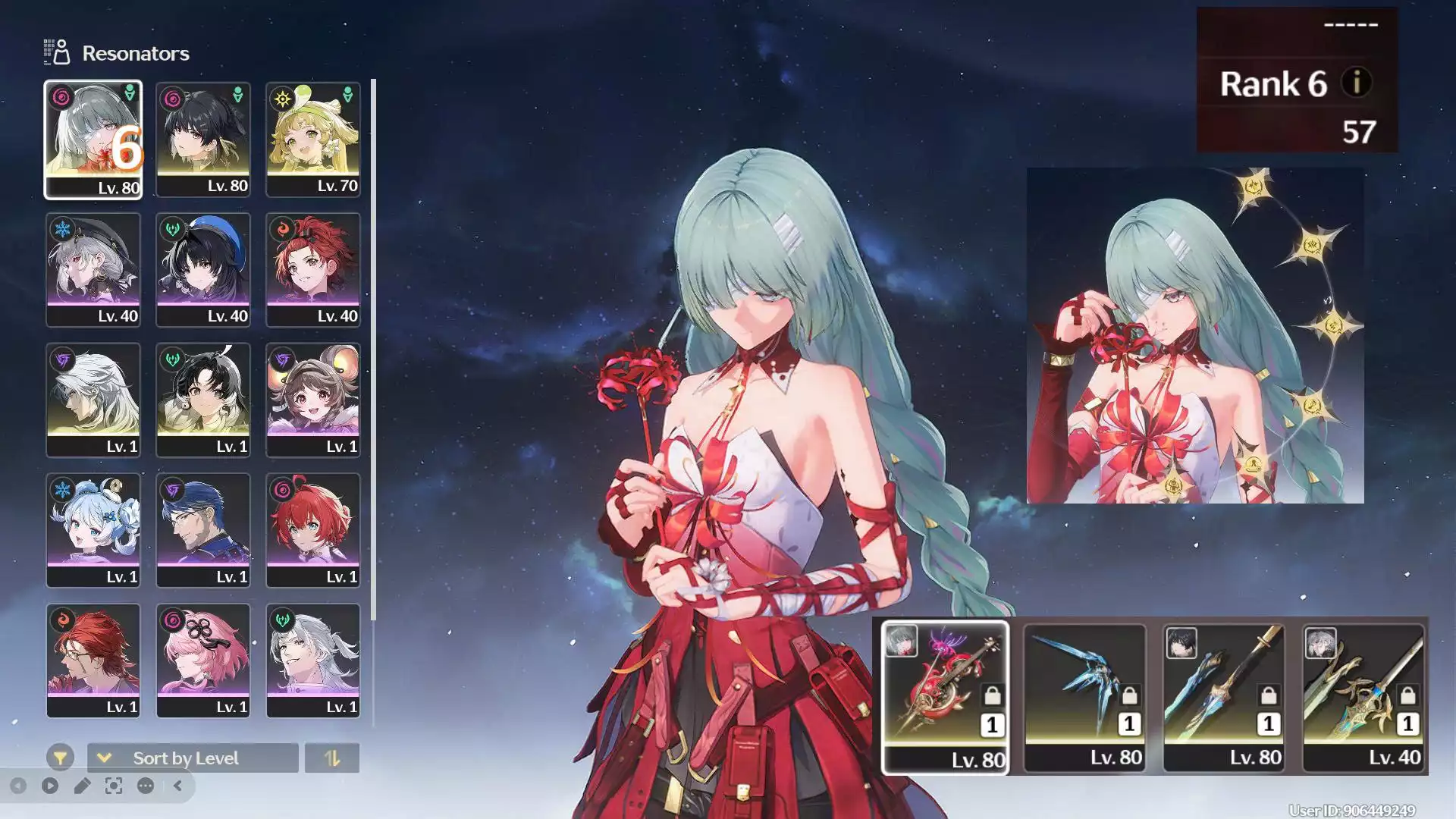
Task: Pick the Lv. 80 black-haired resonator portrait
Action: click(x=202, y=140)
